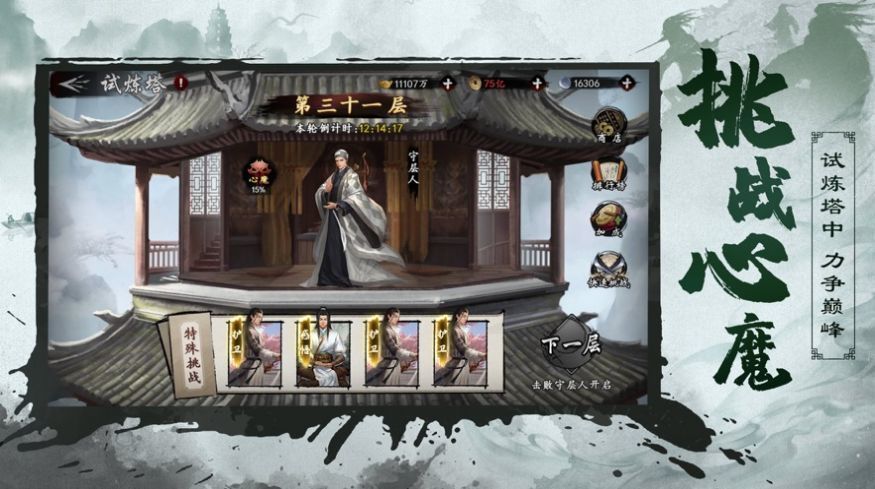
Task: Open the red exclamation info icon
Action: (180, 83)
